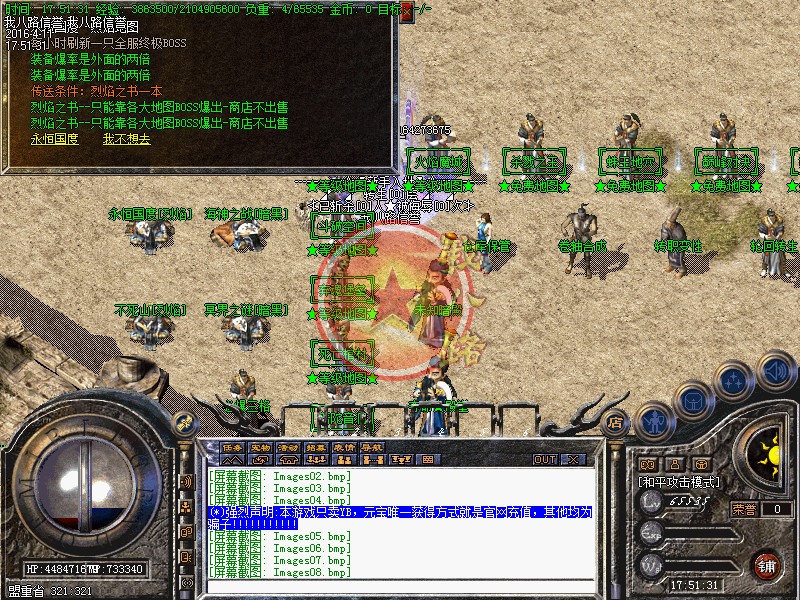The width and height of the screenshot is (800, 600).
Task: Choose the 永恒国度 dialogue option
Action: (x=54, y=139)
